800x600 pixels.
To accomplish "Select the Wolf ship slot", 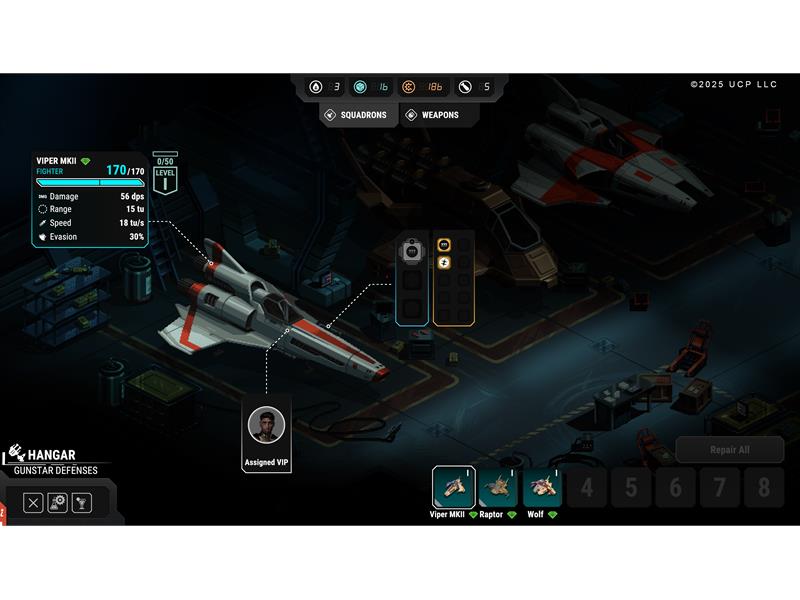I will [543, 487].
